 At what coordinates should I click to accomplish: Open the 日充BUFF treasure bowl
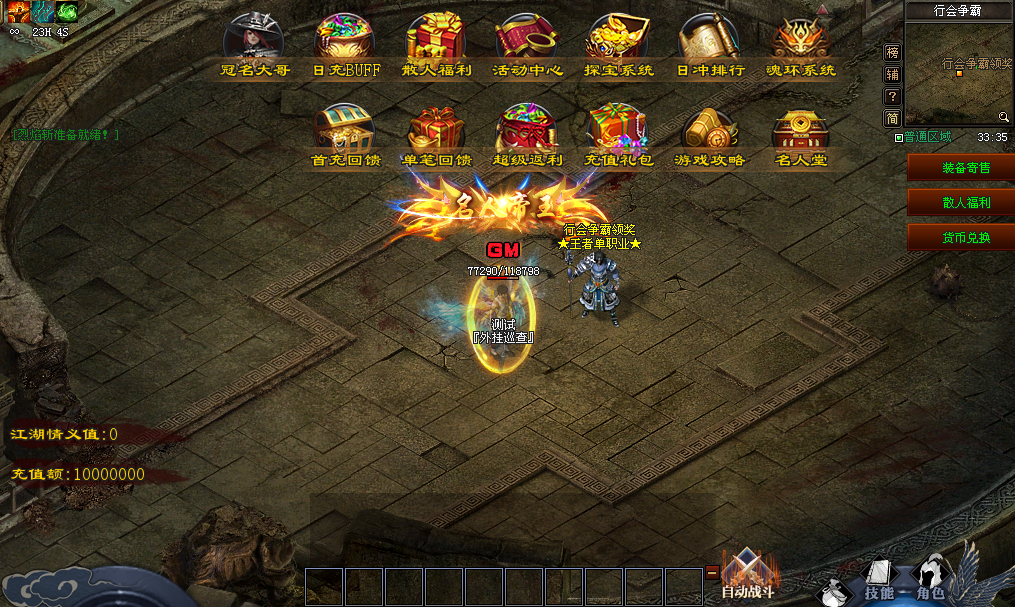click(345, 42)
